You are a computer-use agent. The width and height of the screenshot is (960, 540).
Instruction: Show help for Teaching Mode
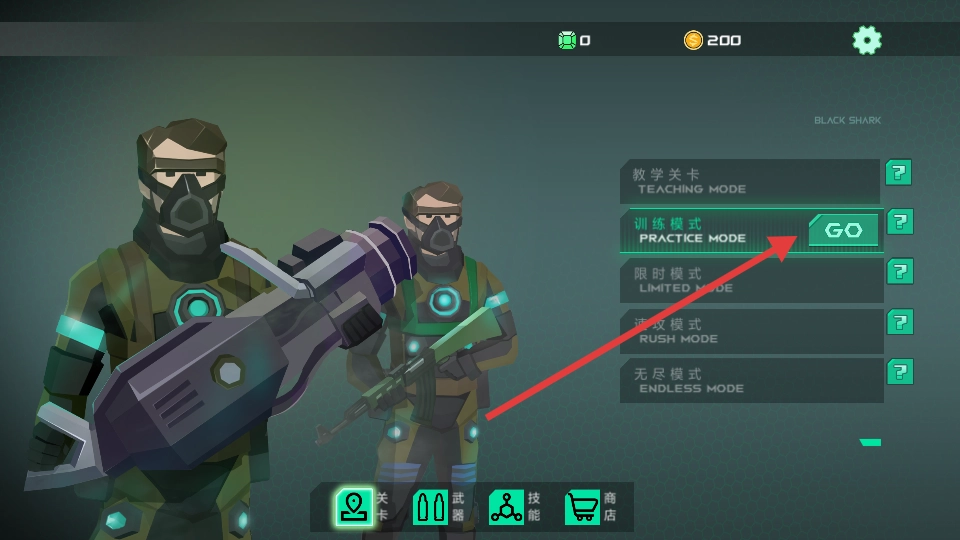(x=898, y=172)
